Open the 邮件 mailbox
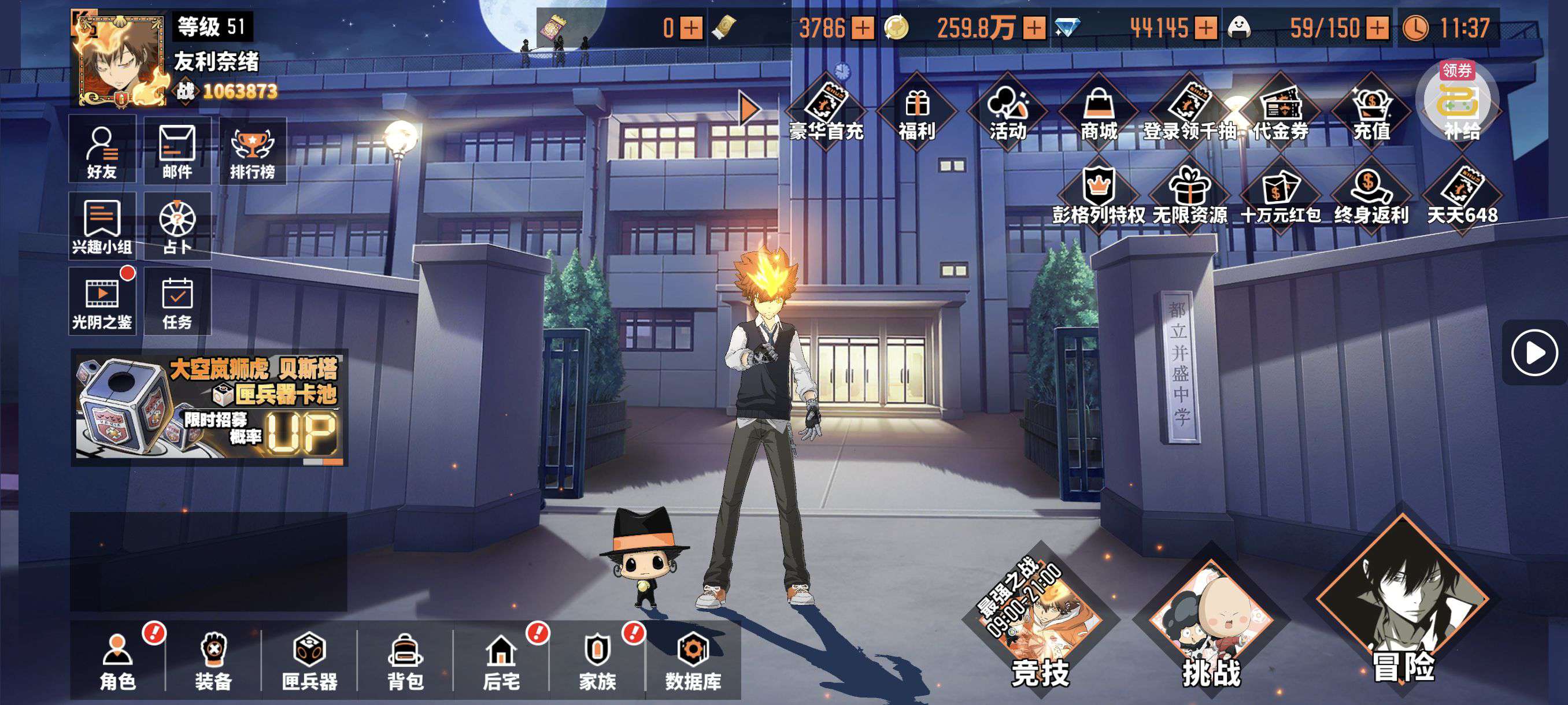Screen dimensions: 1568x705 [x=177, y=151]
